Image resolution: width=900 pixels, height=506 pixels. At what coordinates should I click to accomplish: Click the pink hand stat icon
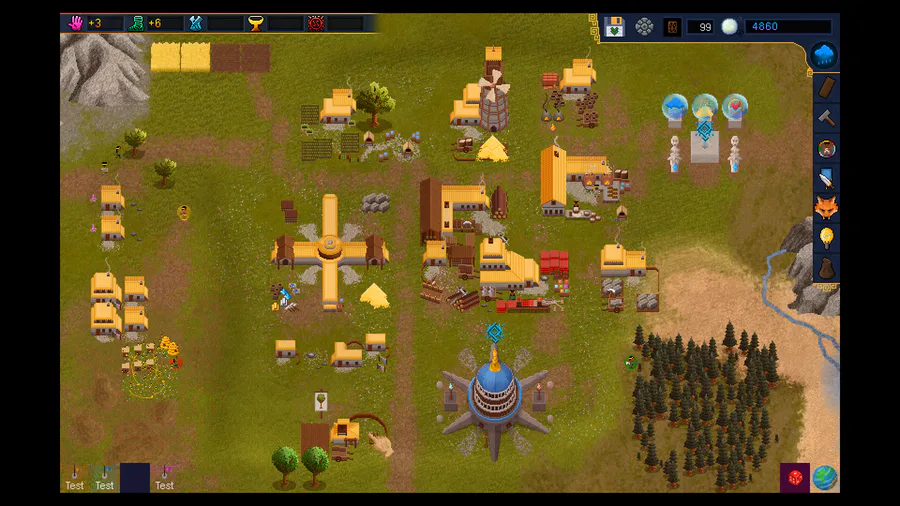click(x=75, y=23)
